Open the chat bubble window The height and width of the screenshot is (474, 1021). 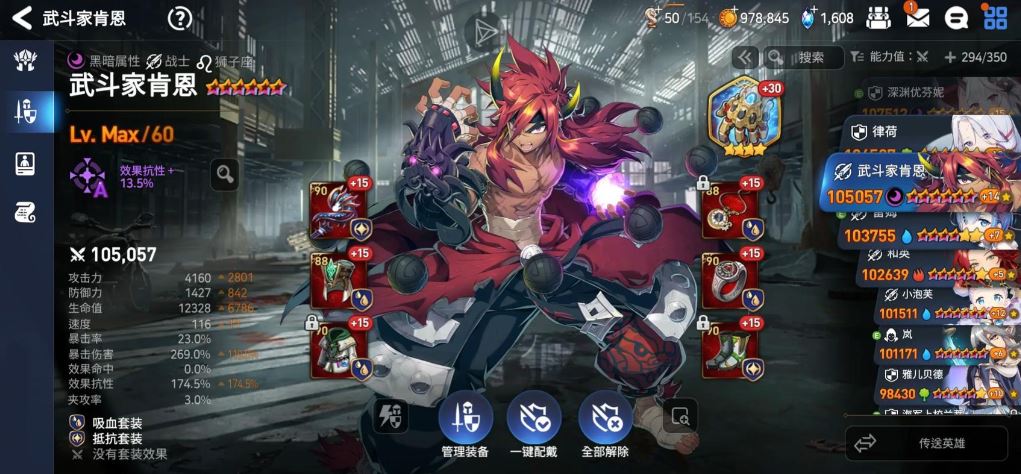click(956, 17)
